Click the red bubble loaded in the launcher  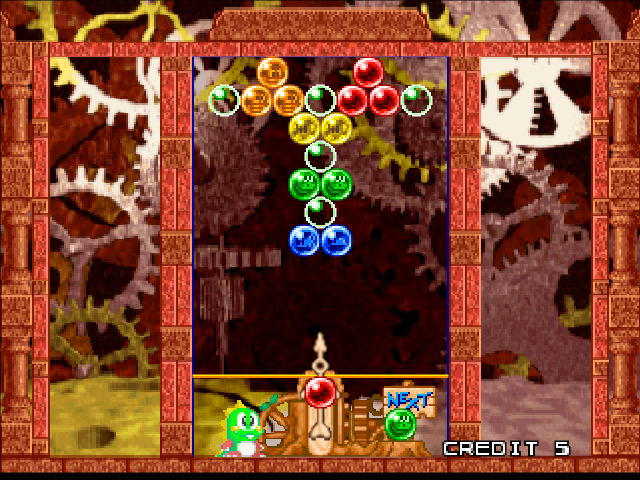pos(319,391)
